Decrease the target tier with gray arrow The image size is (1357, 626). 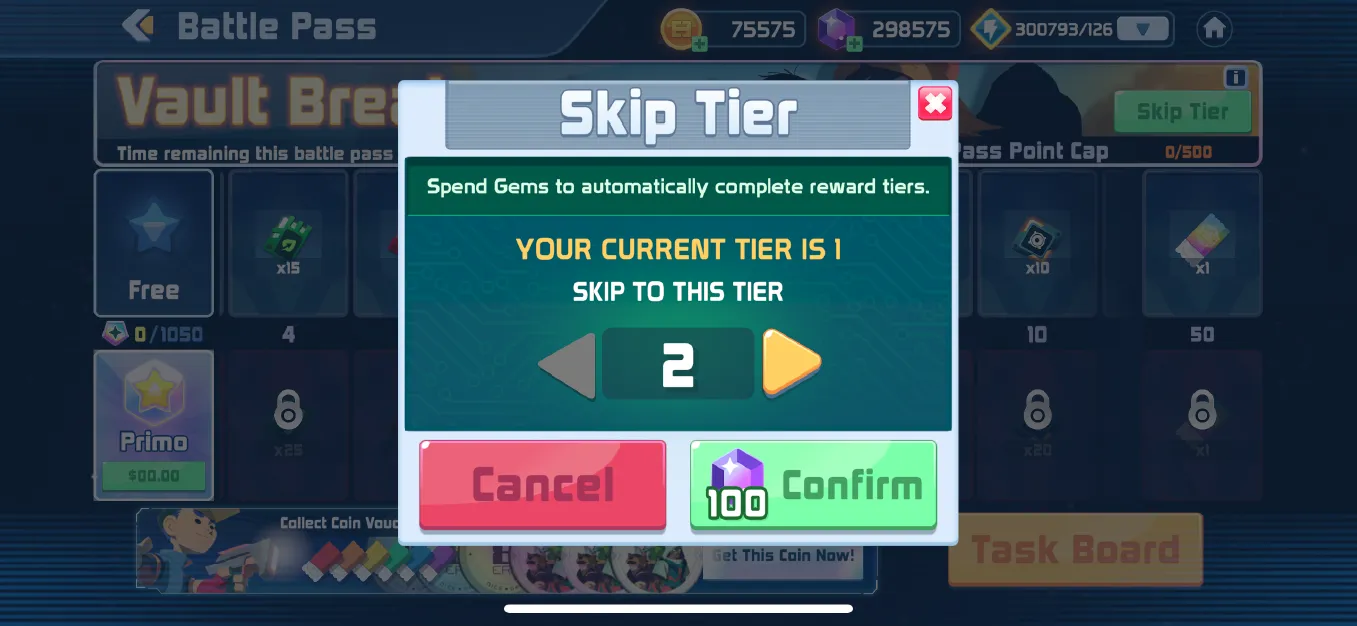[x=567, y=365]
